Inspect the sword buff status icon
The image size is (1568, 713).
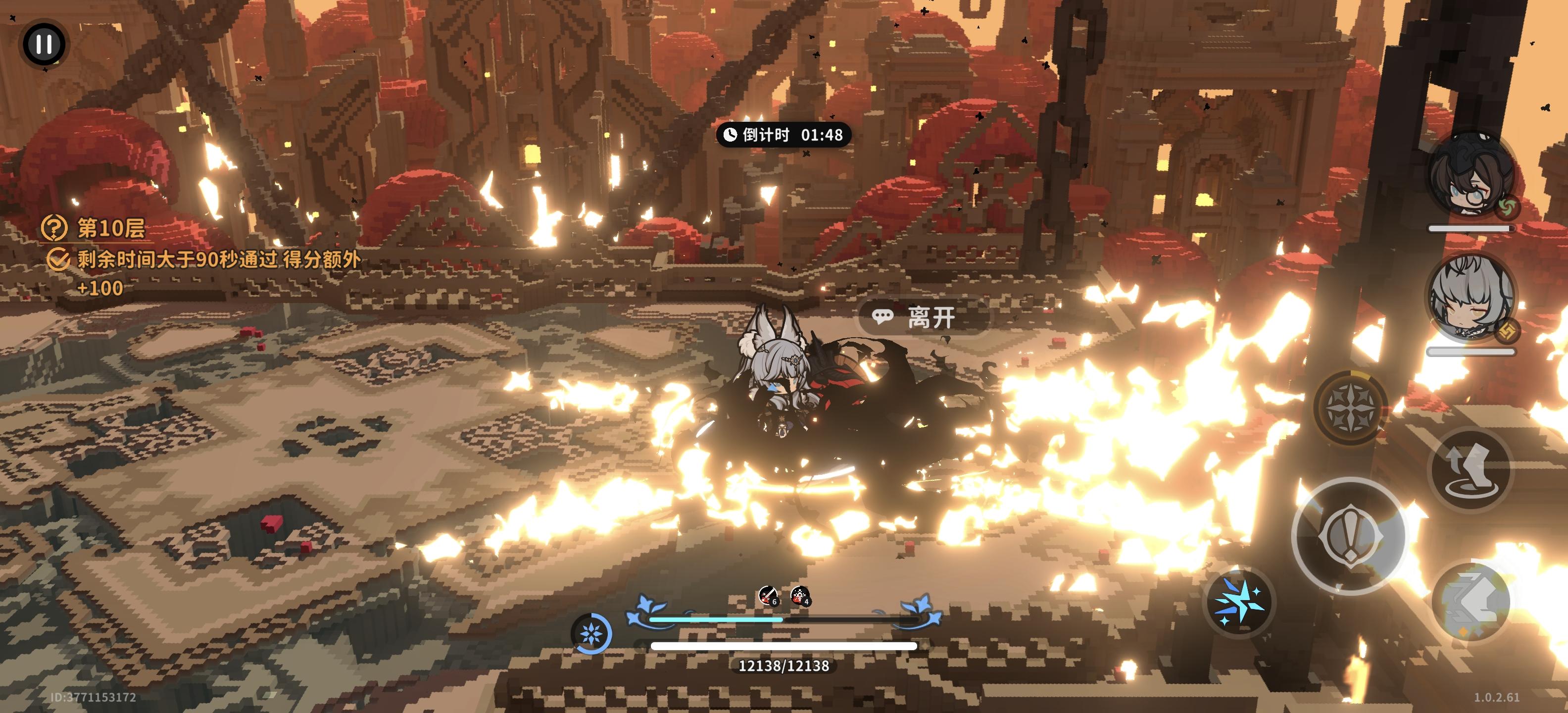(768, 596)
